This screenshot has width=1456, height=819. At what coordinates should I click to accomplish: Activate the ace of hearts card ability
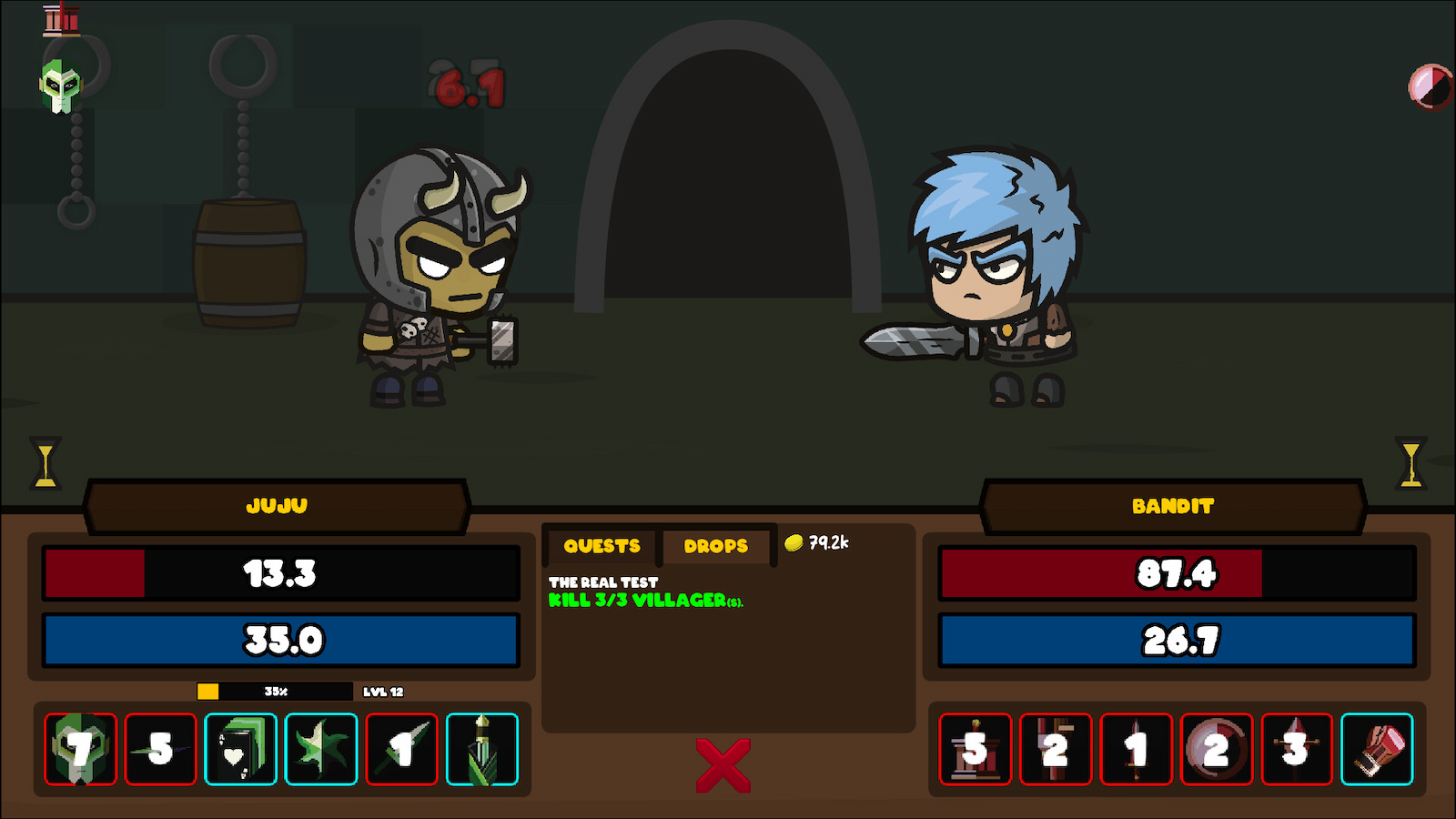(x=241, y=751)
